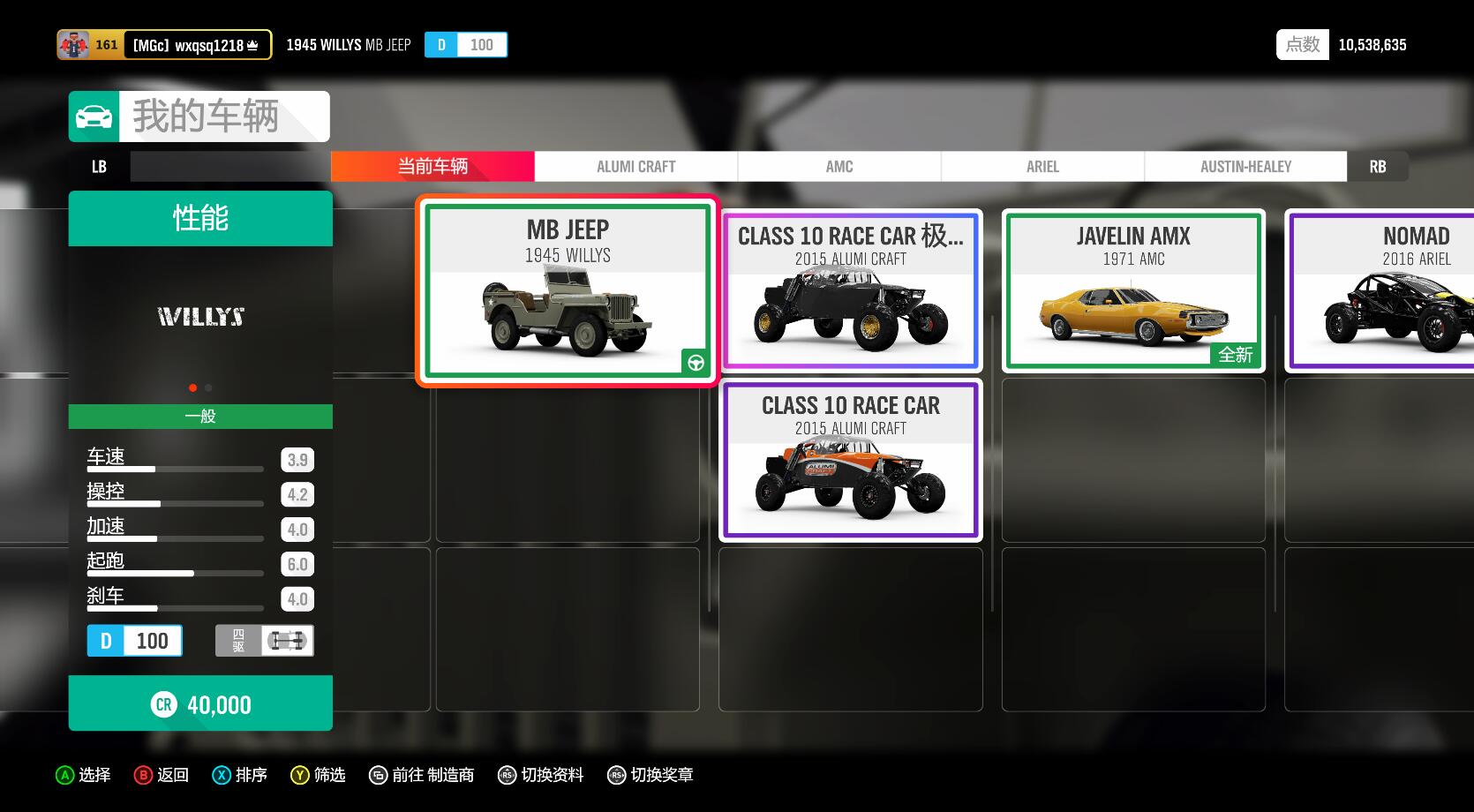Show the AUSTIN-HEALEY manufacturer tab
The image size is (1474, 812).
[1245, 167]
